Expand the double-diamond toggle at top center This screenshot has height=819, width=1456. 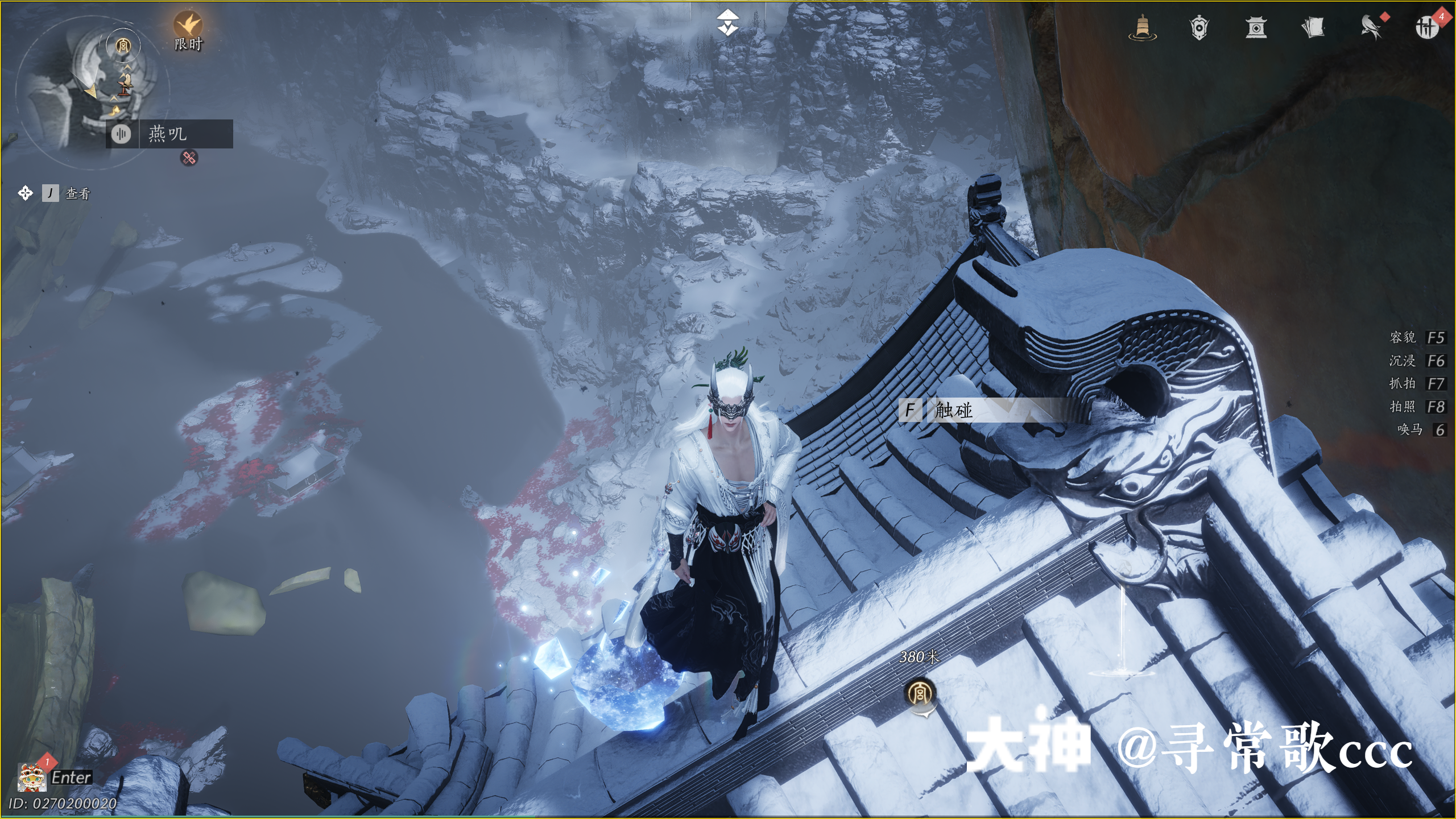pyautogui.click(x=727, y=23)
